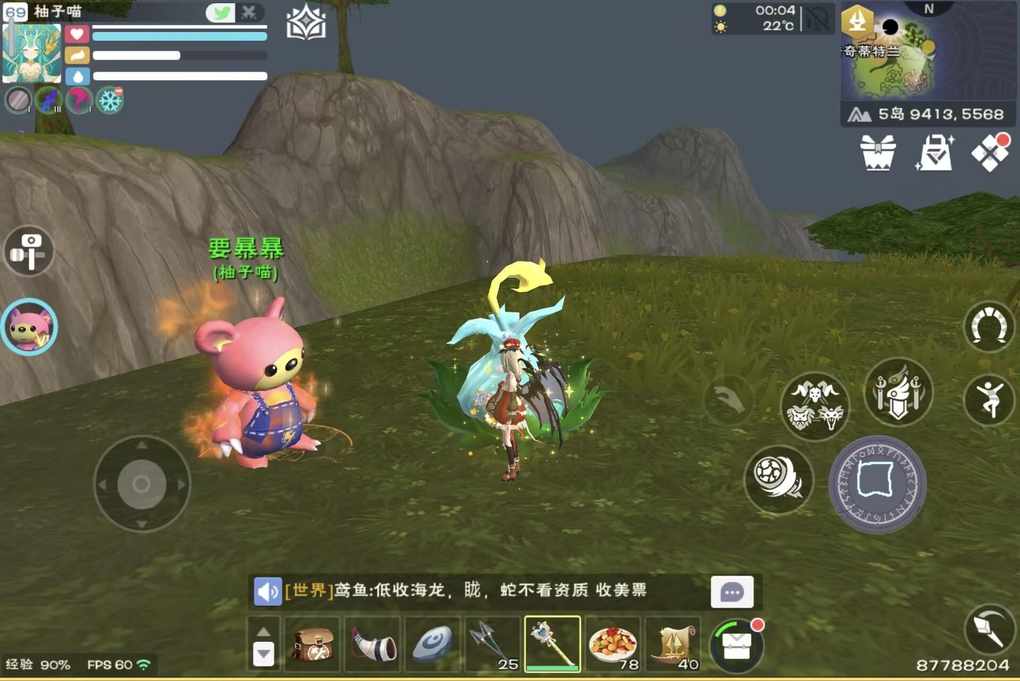Open the camera photo mode button
The image size is (1020, 681).
click(x=28, y=251)
